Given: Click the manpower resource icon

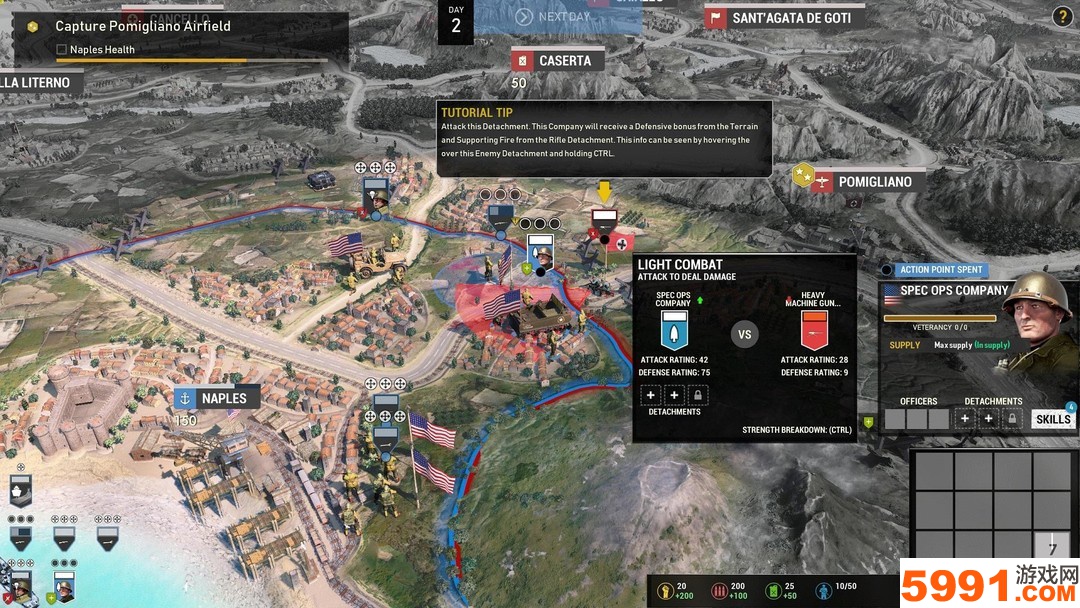Looking at the screenshot, I should (x=663, y=591).
